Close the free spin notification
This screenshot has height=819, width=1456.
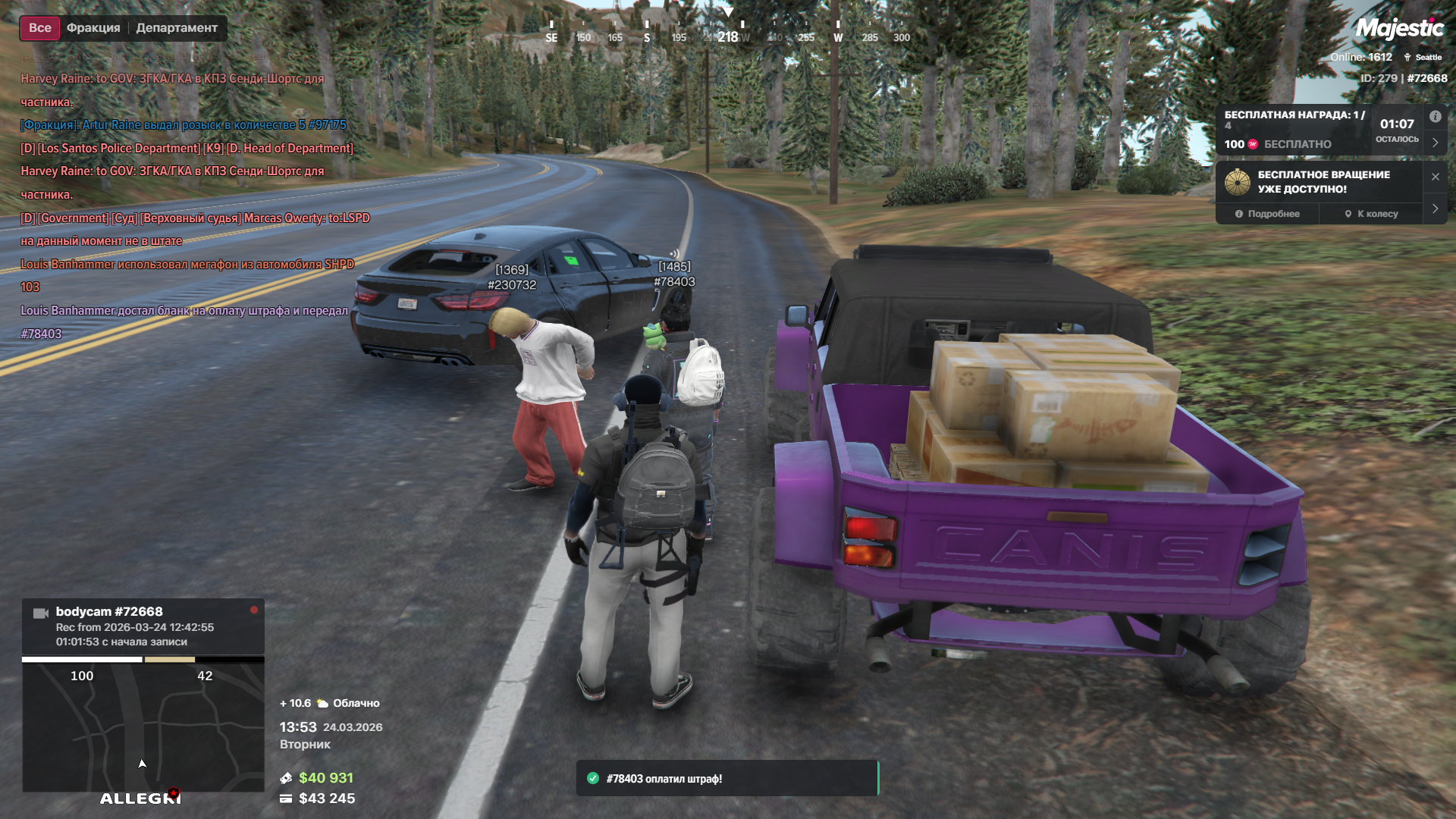(1435, 177)
